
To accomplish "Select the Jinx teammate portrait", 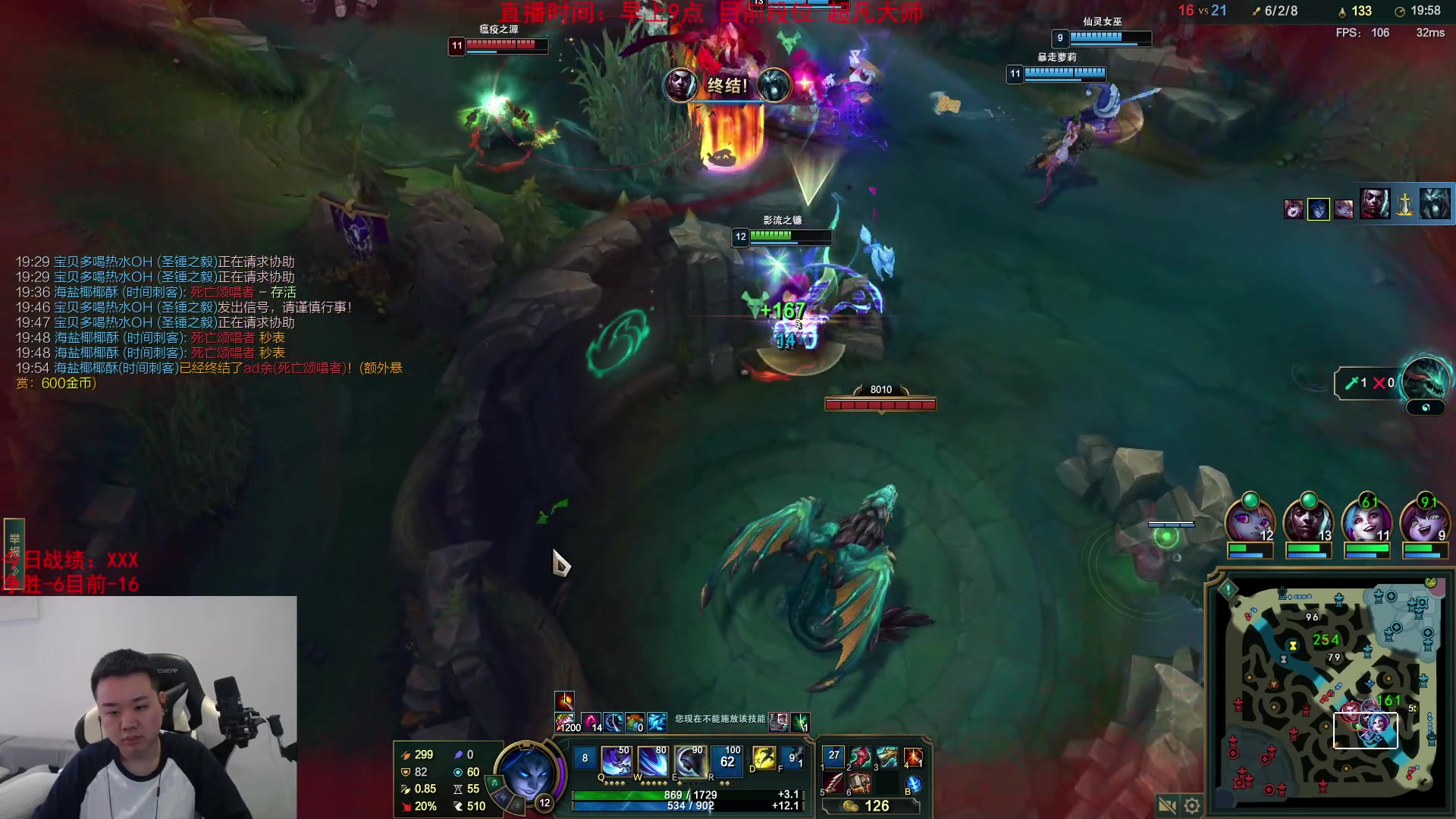I will [x=1367, y=523].
